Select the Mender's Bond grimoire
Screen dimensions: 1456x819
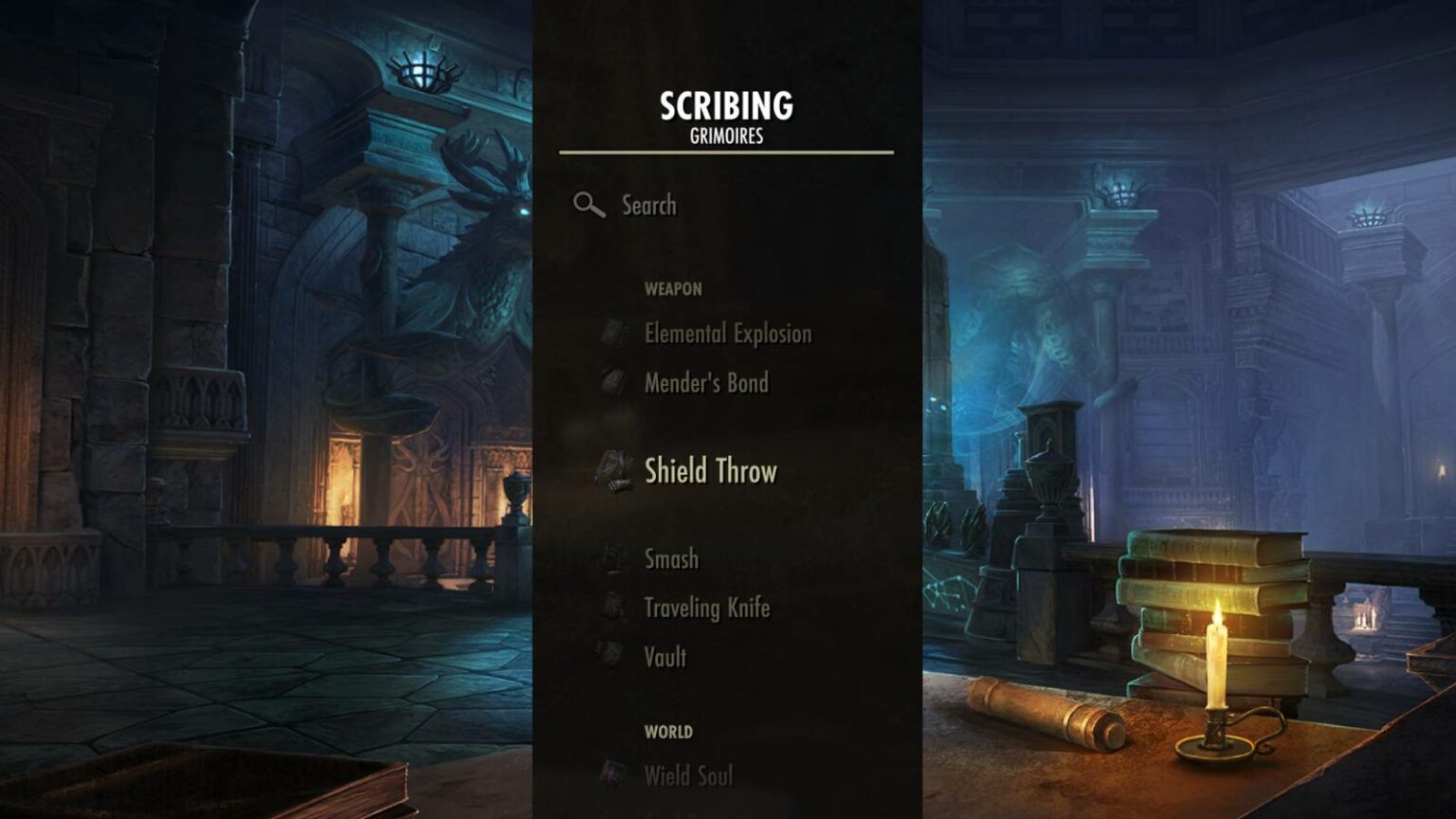[x=706, y=383]
